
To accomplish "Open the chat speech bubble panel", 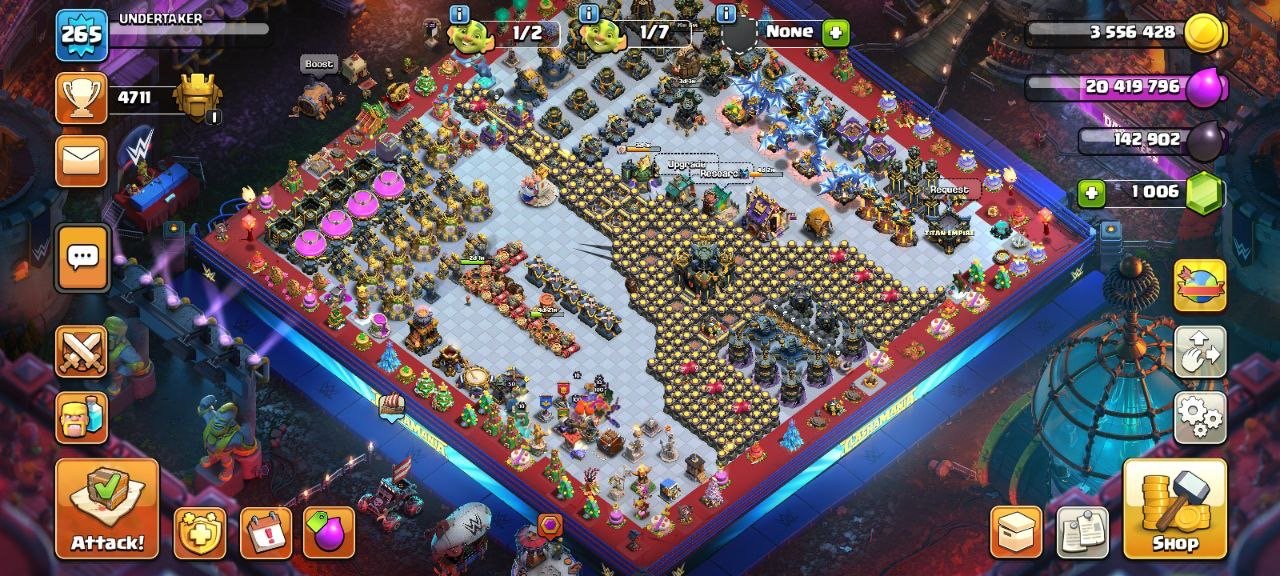I will tap(82, 258).
